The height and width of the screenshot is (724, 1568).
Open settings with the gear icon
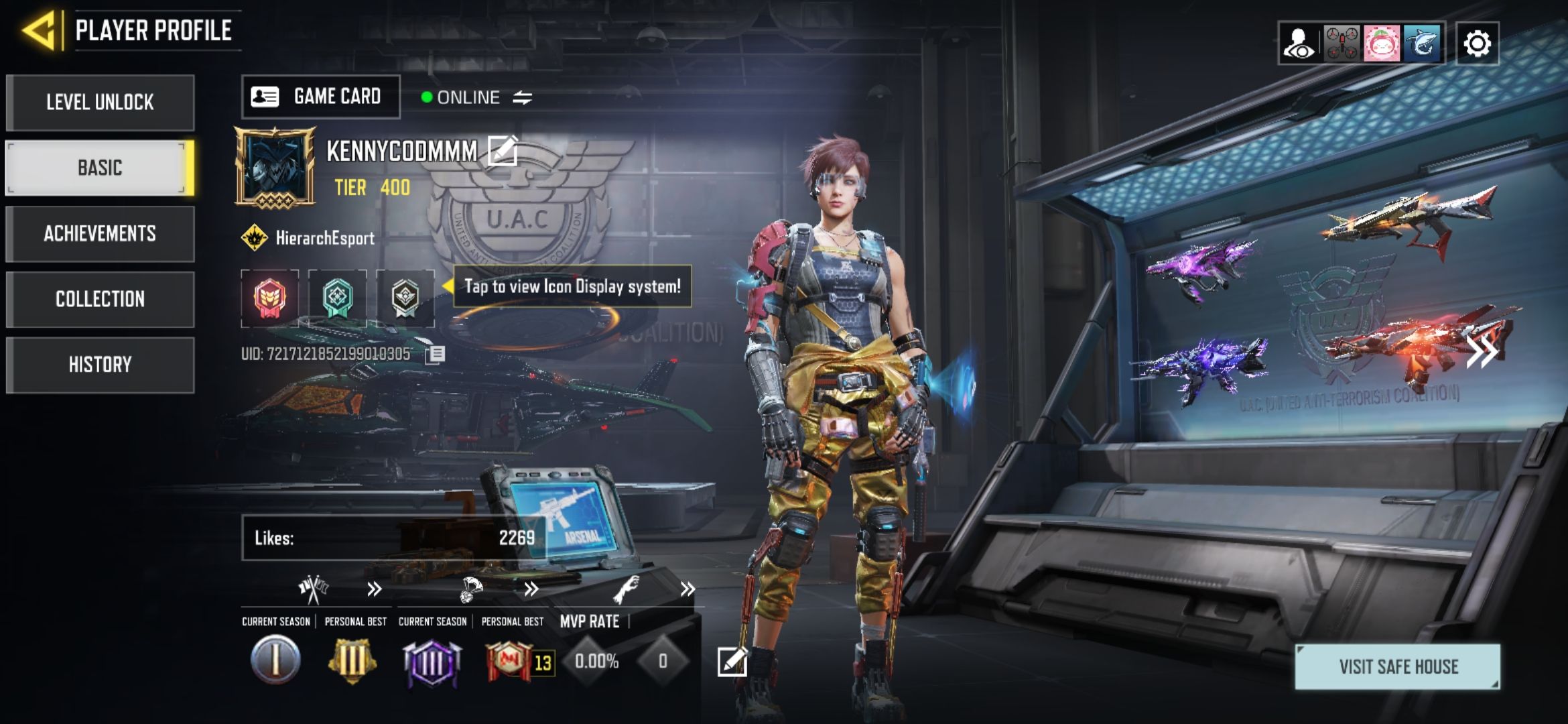click(1477, 44)
